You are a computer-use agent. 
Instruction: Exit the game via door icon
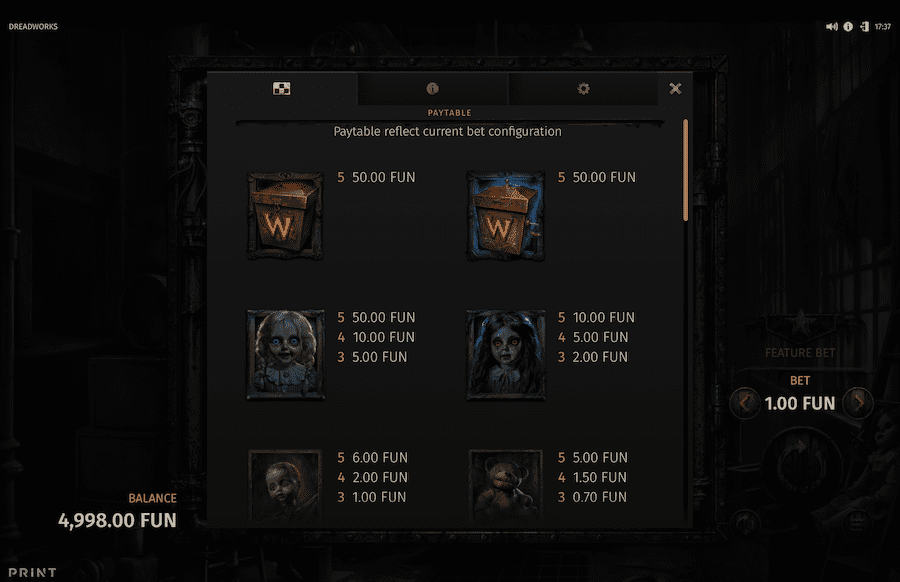point(863,27)
